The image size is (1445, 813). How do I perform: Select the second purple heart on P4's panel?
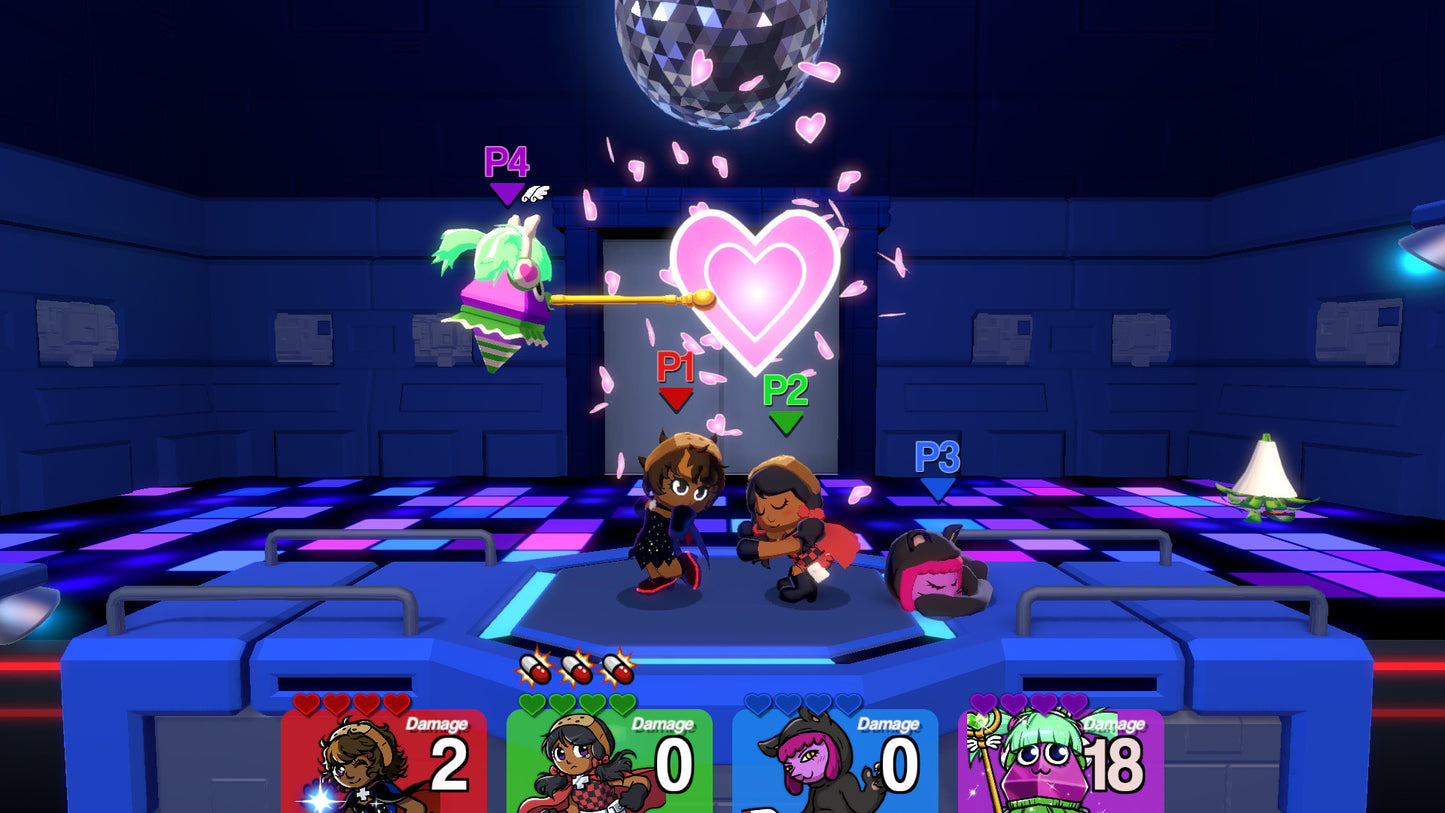[1014, 703]
